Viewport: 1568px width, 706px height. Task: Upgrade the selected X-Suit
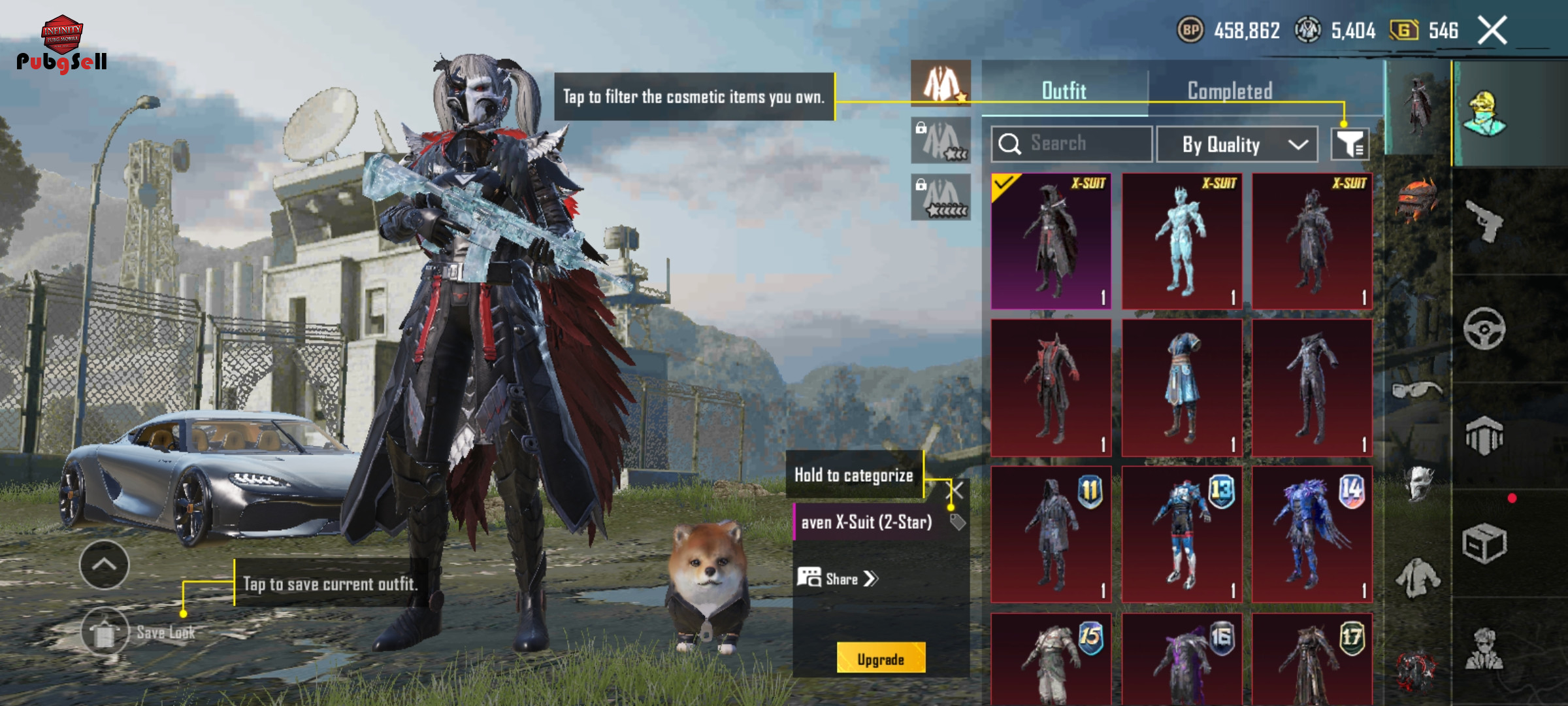[881, 658]
